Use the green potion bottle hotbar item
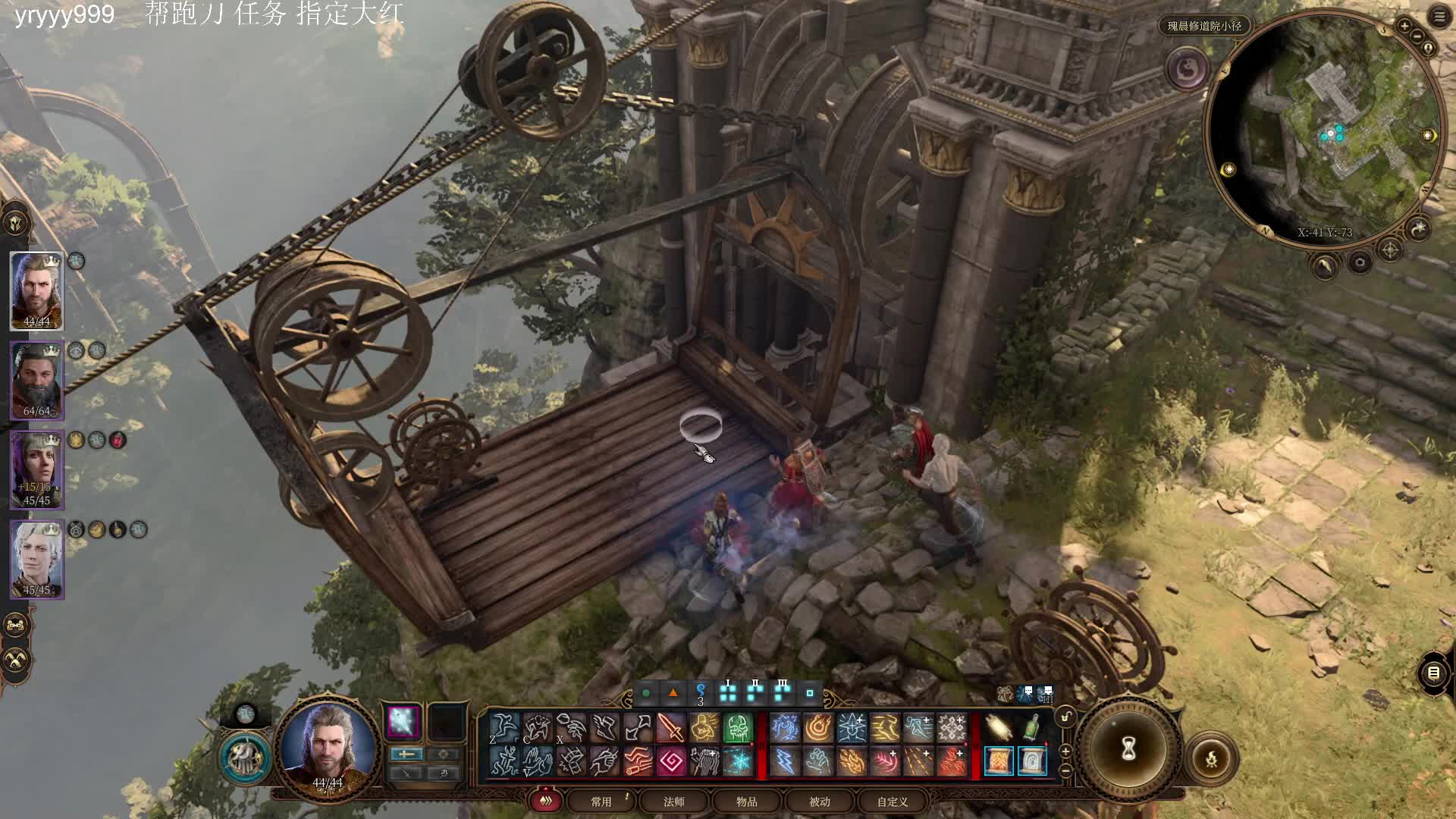 pyautogui.click(x=1031, y=728)
